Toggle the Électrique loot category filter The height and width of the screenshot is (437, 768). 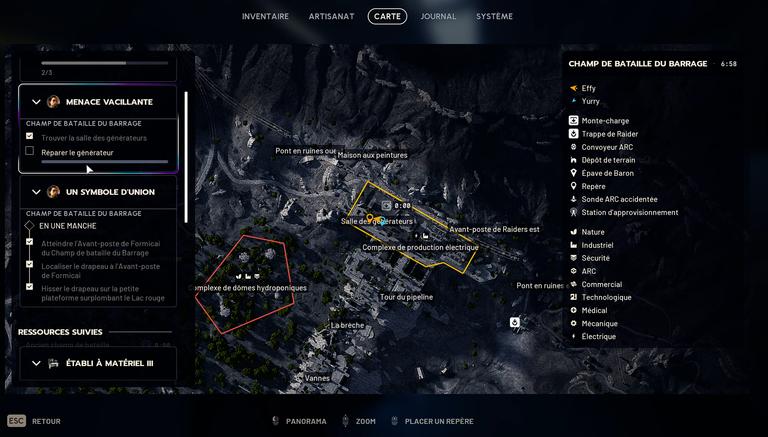(x=574, y=336)
